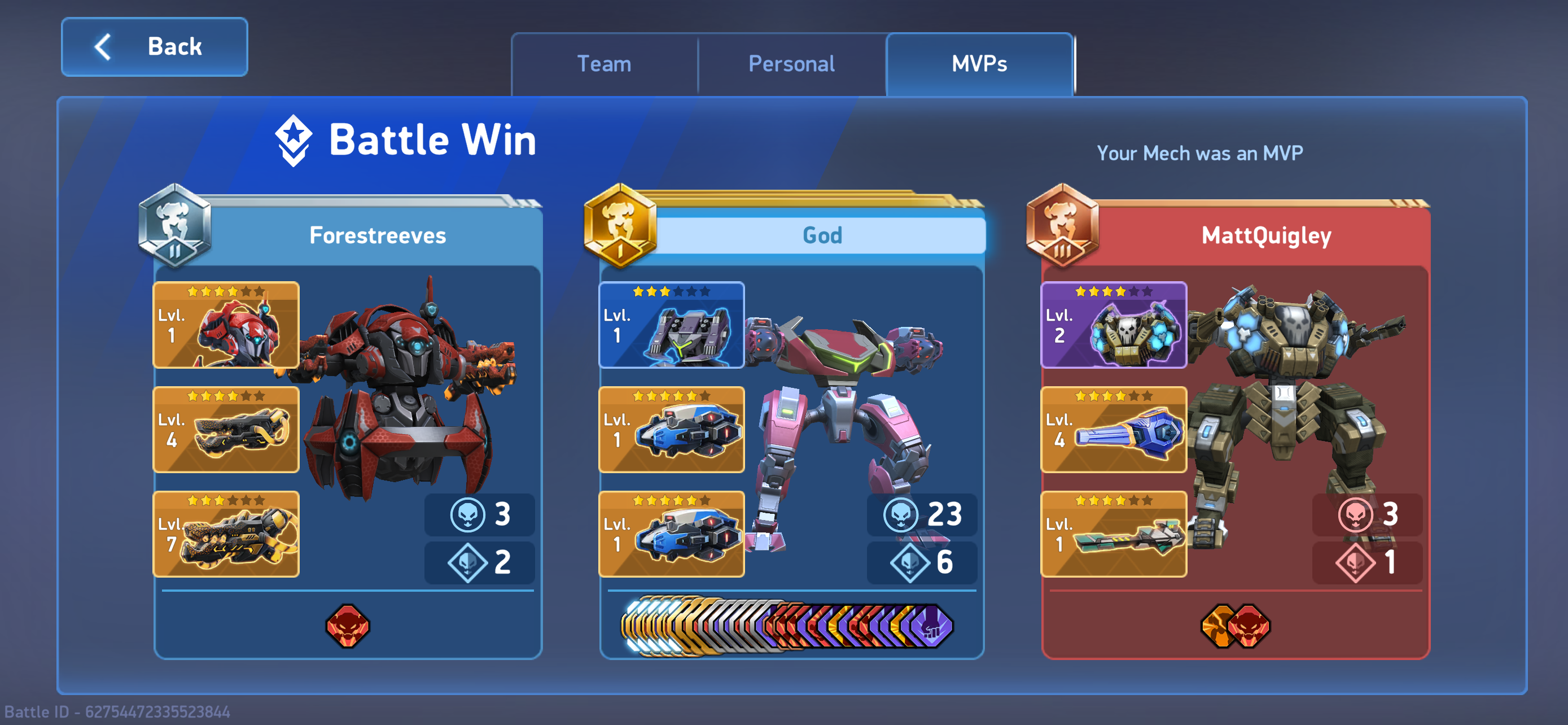Click the silver rank II badge
The height and width of the screenshot is (725, 1568).
175,226
